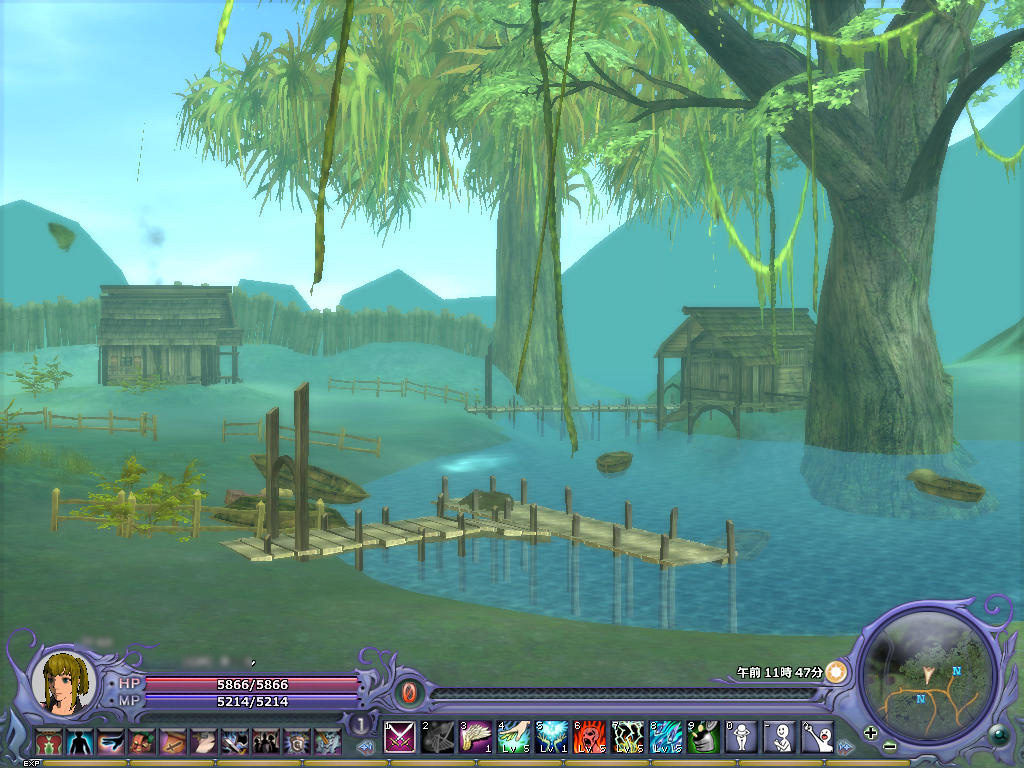This screenshot has height=768, width=1024.
Task: Use the green potion in slot 9
Action: pyautogui.click(x=703, y=737)
